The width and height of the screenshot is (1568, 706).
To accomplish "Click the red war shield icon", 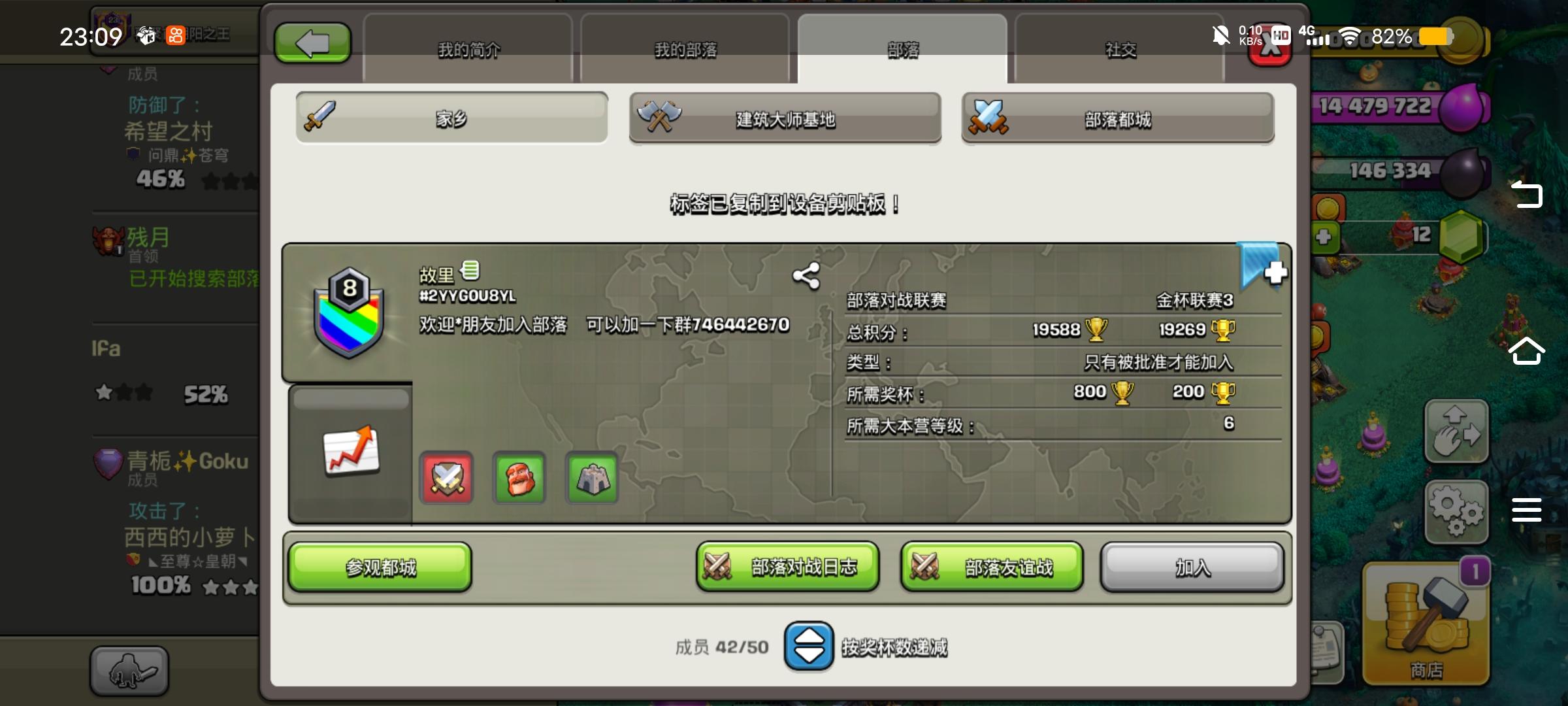I will tap(446, 478).
